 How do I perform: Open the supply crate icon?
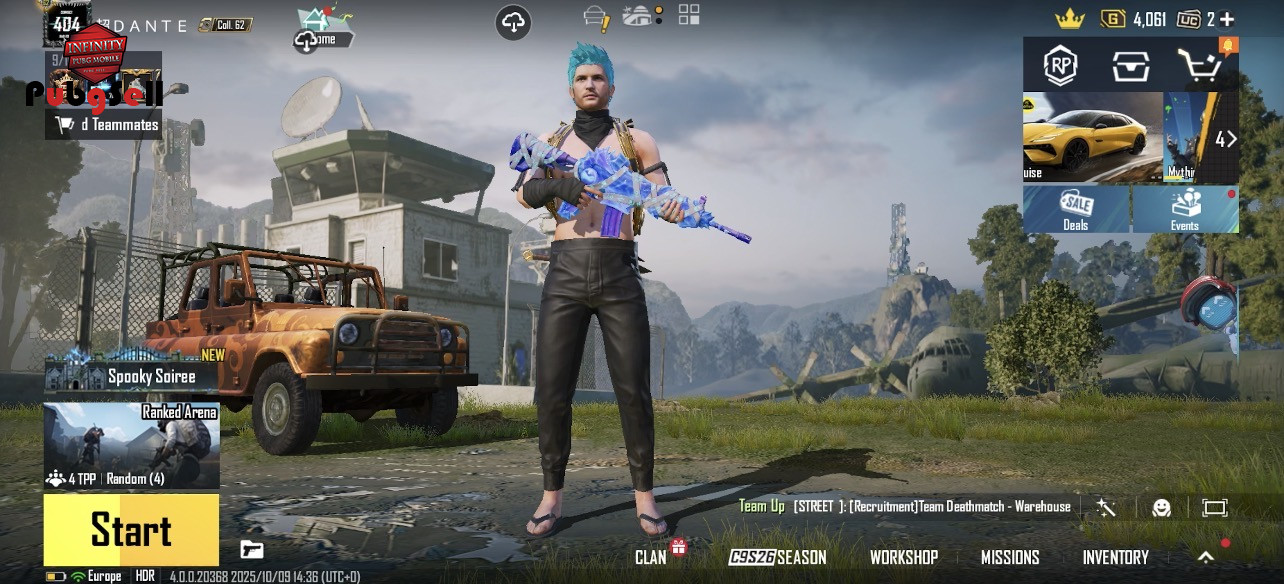click(x=1130, y=66)
